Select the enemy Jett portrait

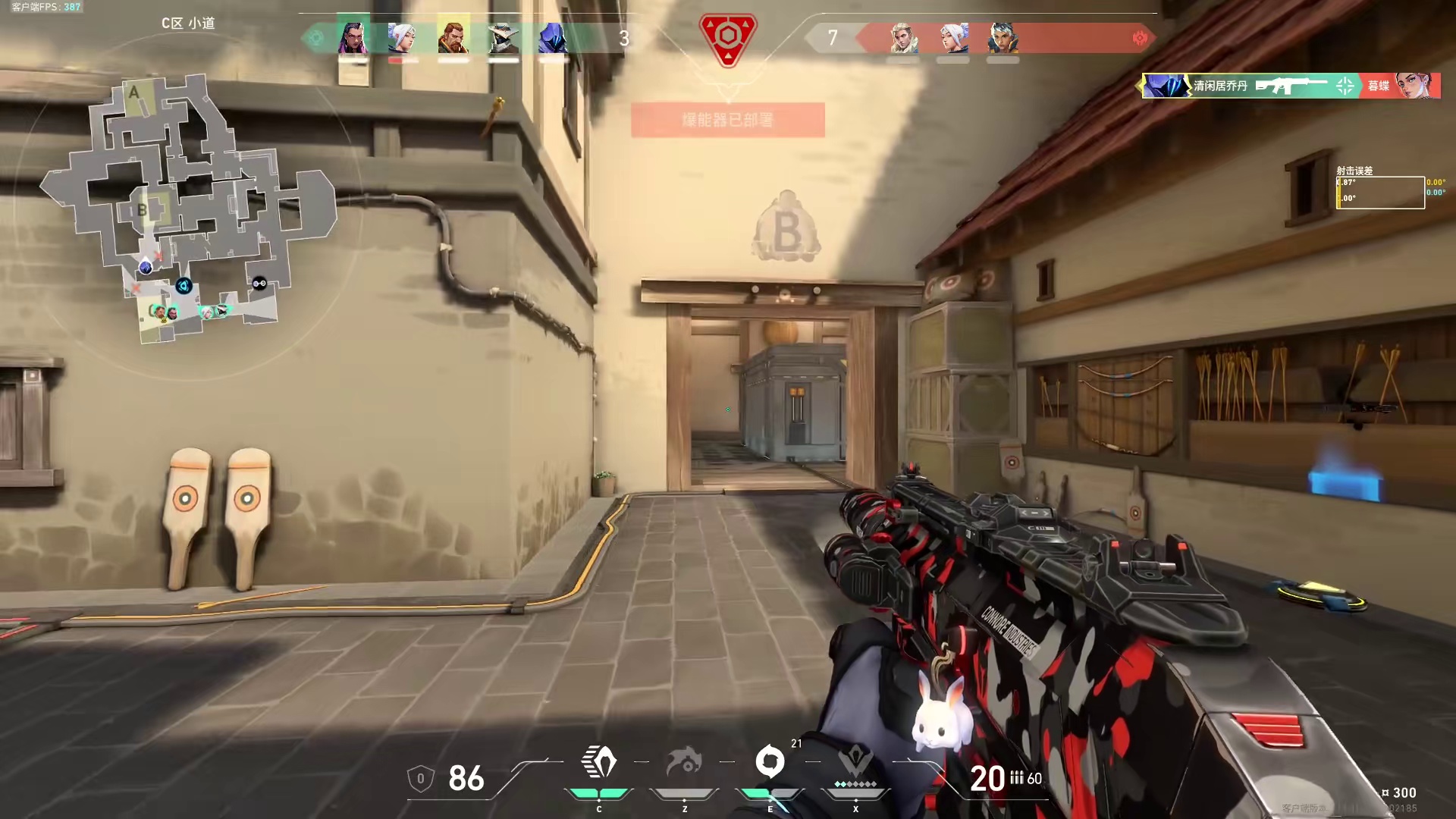coord(953,37)
